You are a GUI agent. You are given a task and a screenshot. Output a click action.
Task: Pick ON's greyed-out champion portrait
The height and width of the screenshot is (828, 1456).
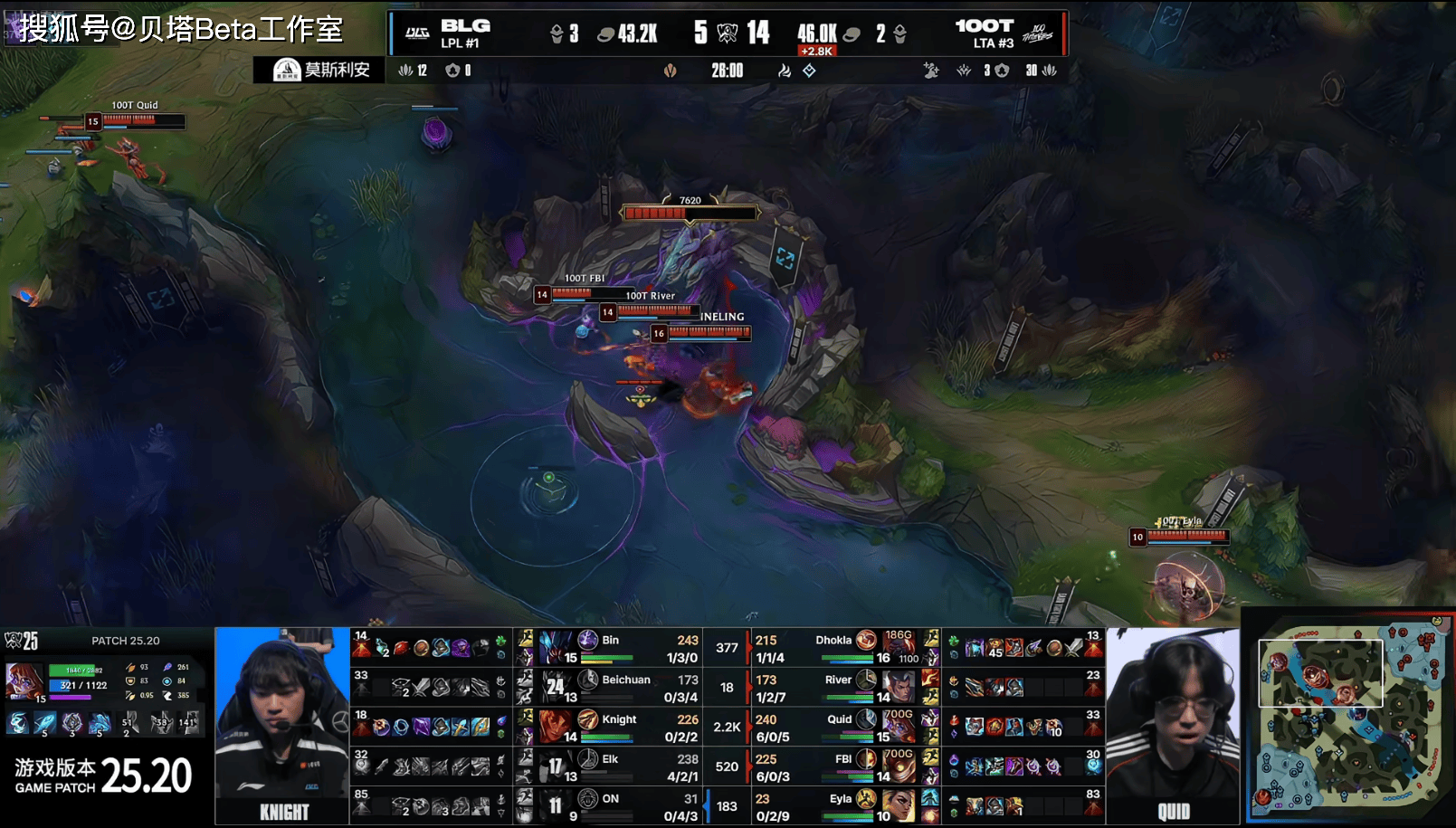[x=556, y=805]
